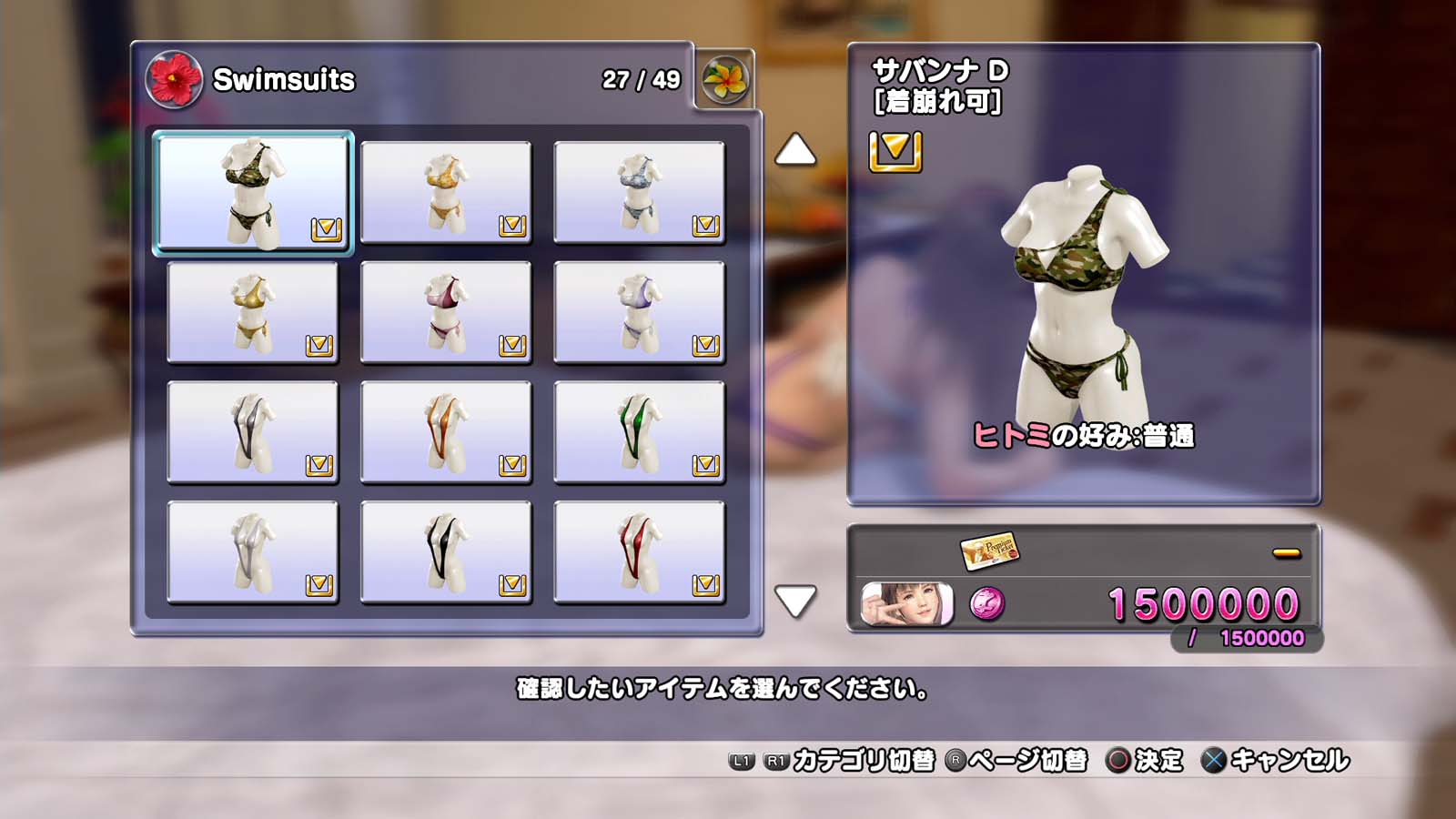Select the camouflage bikini swimsuit tile

click(253, 192)
